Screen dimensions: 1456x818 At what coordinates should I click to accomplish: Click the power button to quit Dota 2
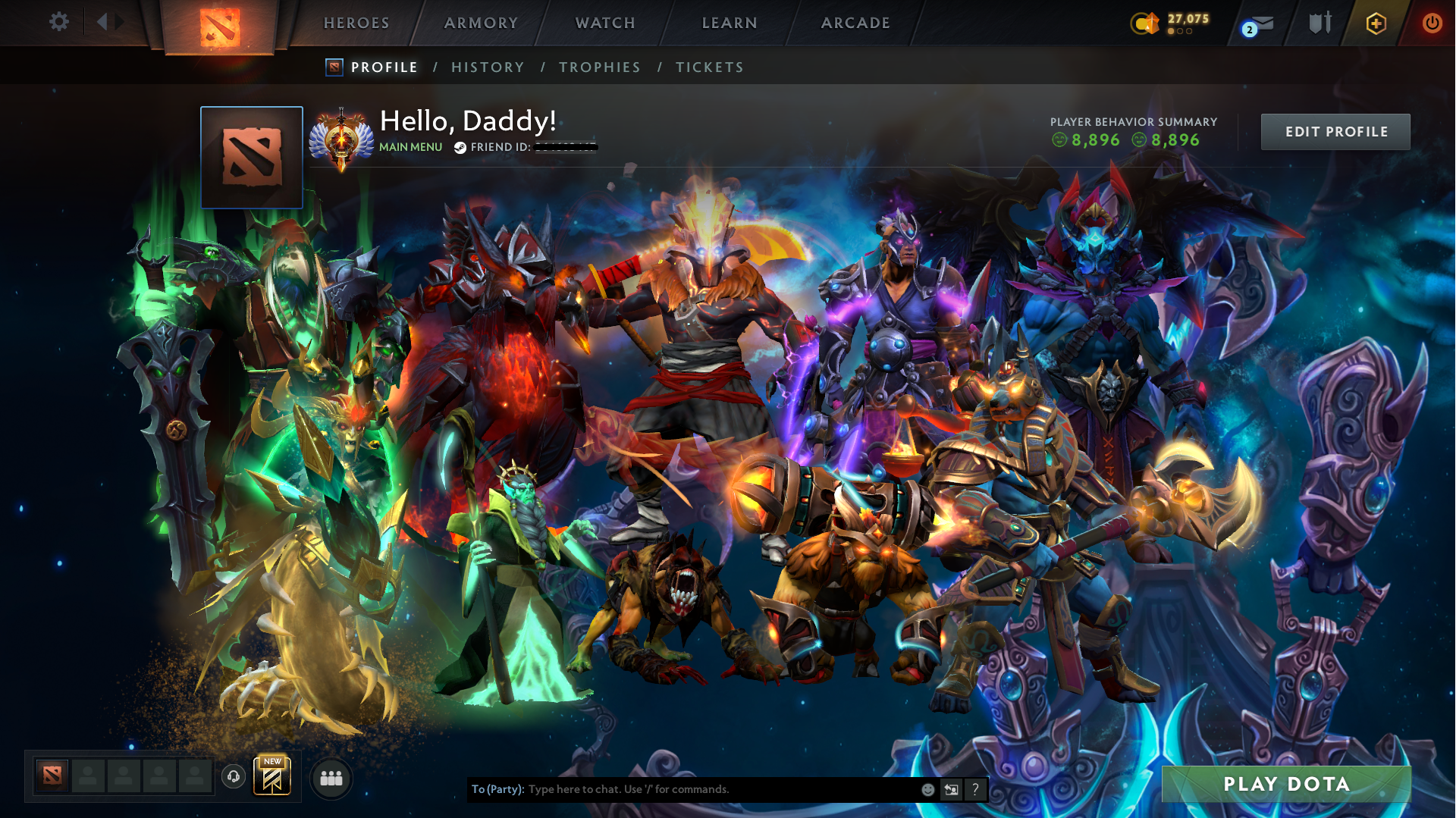pos(1432,23)
